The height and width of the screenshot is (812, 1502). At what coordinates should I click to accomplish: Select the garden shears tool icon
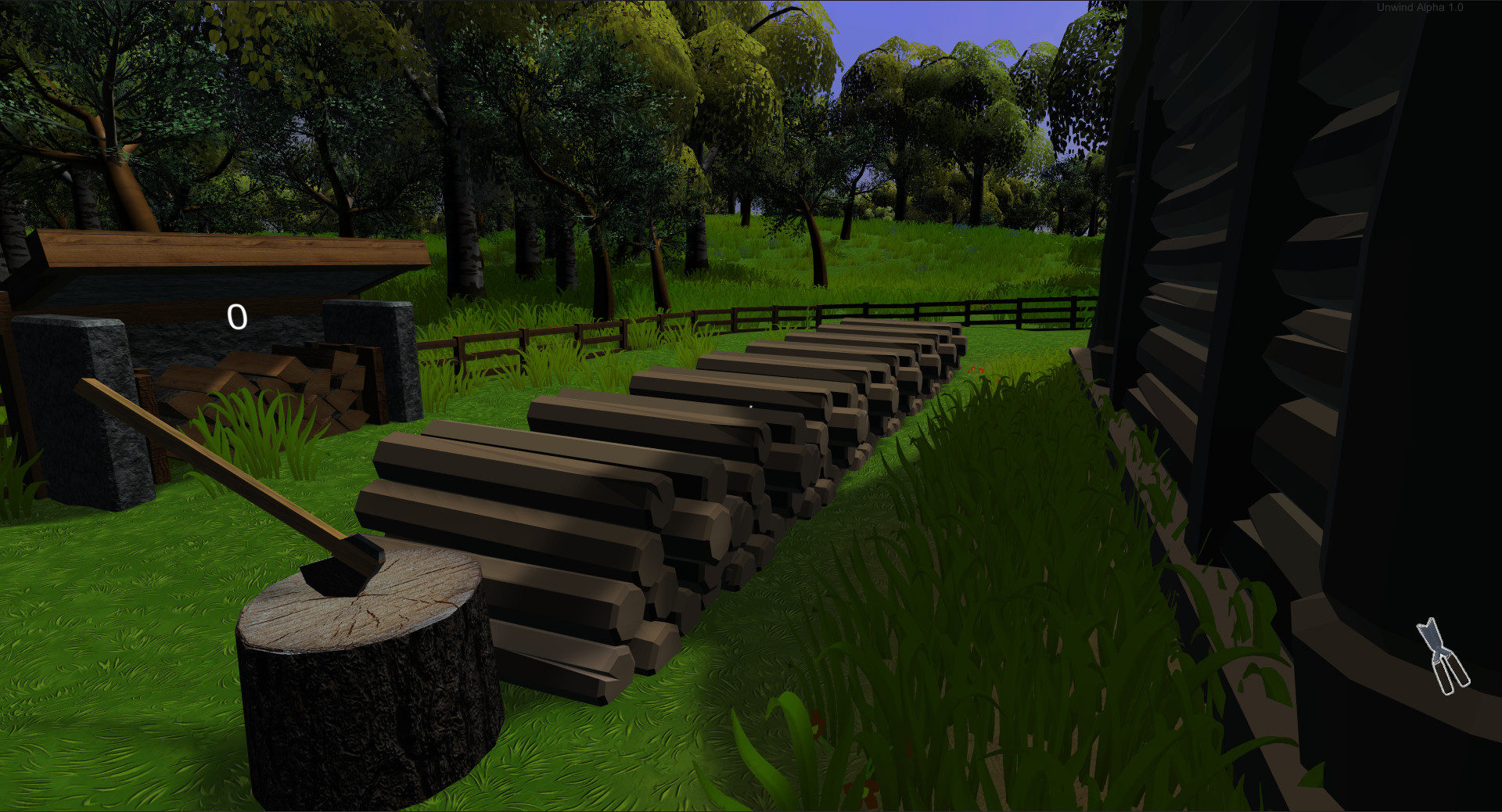tap(1443, 657)
